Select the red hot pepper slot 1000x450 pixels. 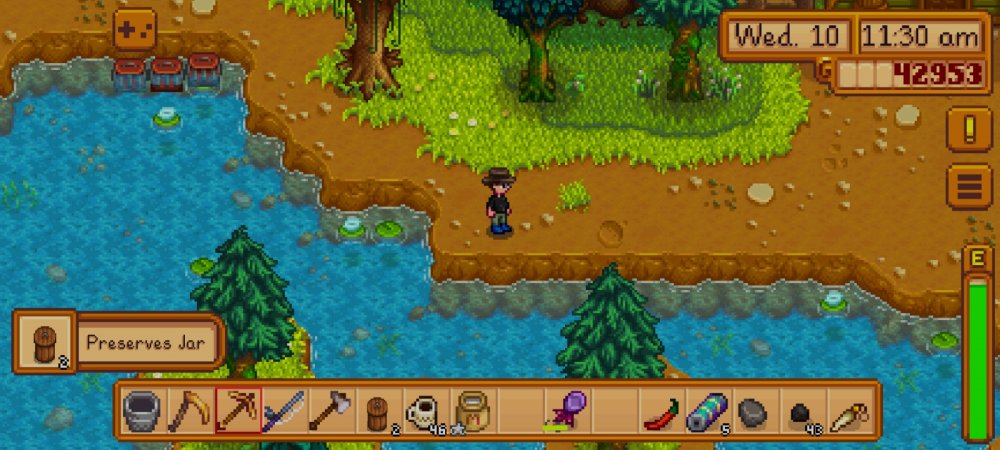pyautogui.click(x=659, y=410)
